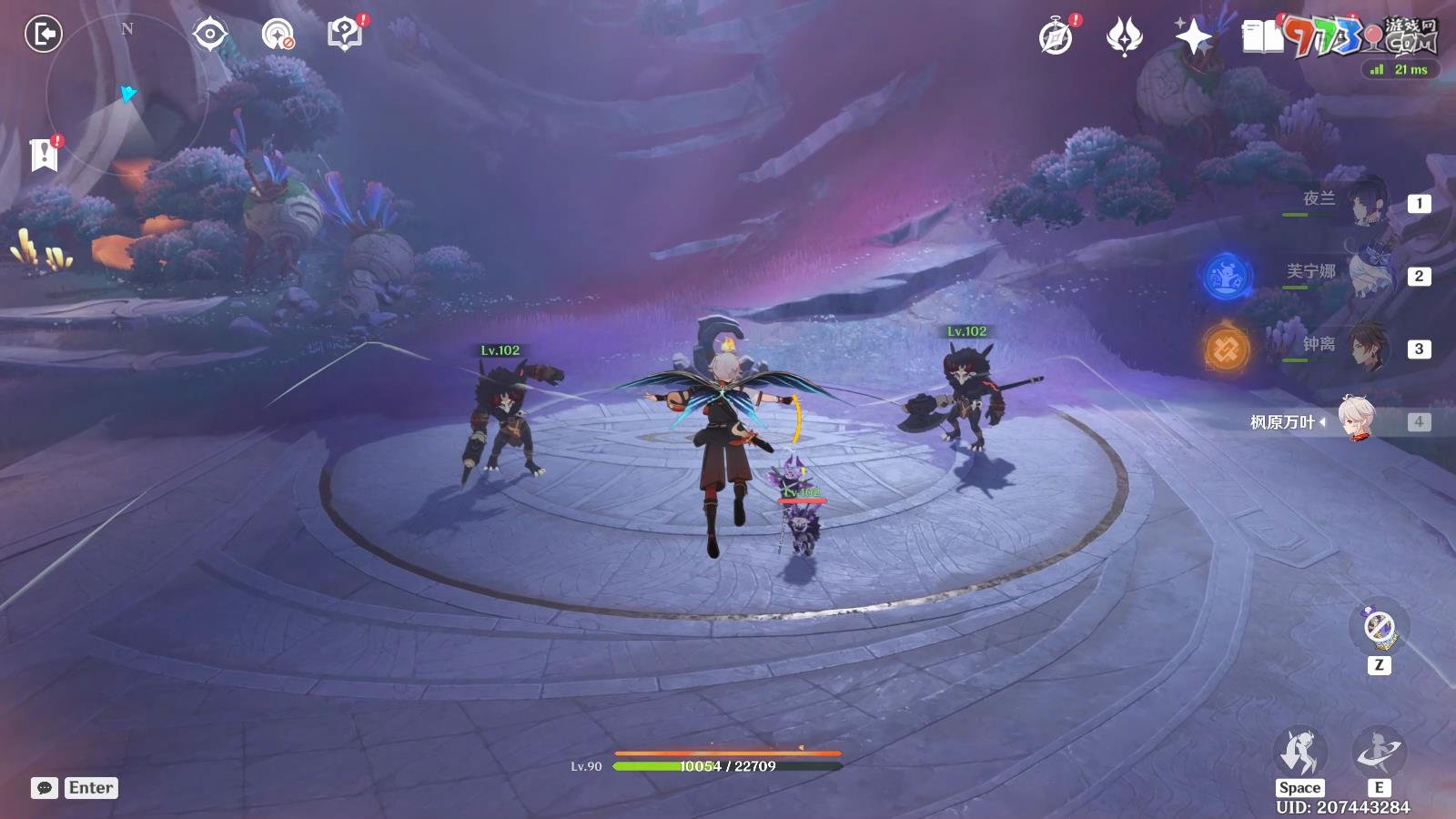Image resolution: width=1456 pixels, height=819 pixels.
Task: Activate the orange skill orb beside 钟离
Action: pos(1227,349)
